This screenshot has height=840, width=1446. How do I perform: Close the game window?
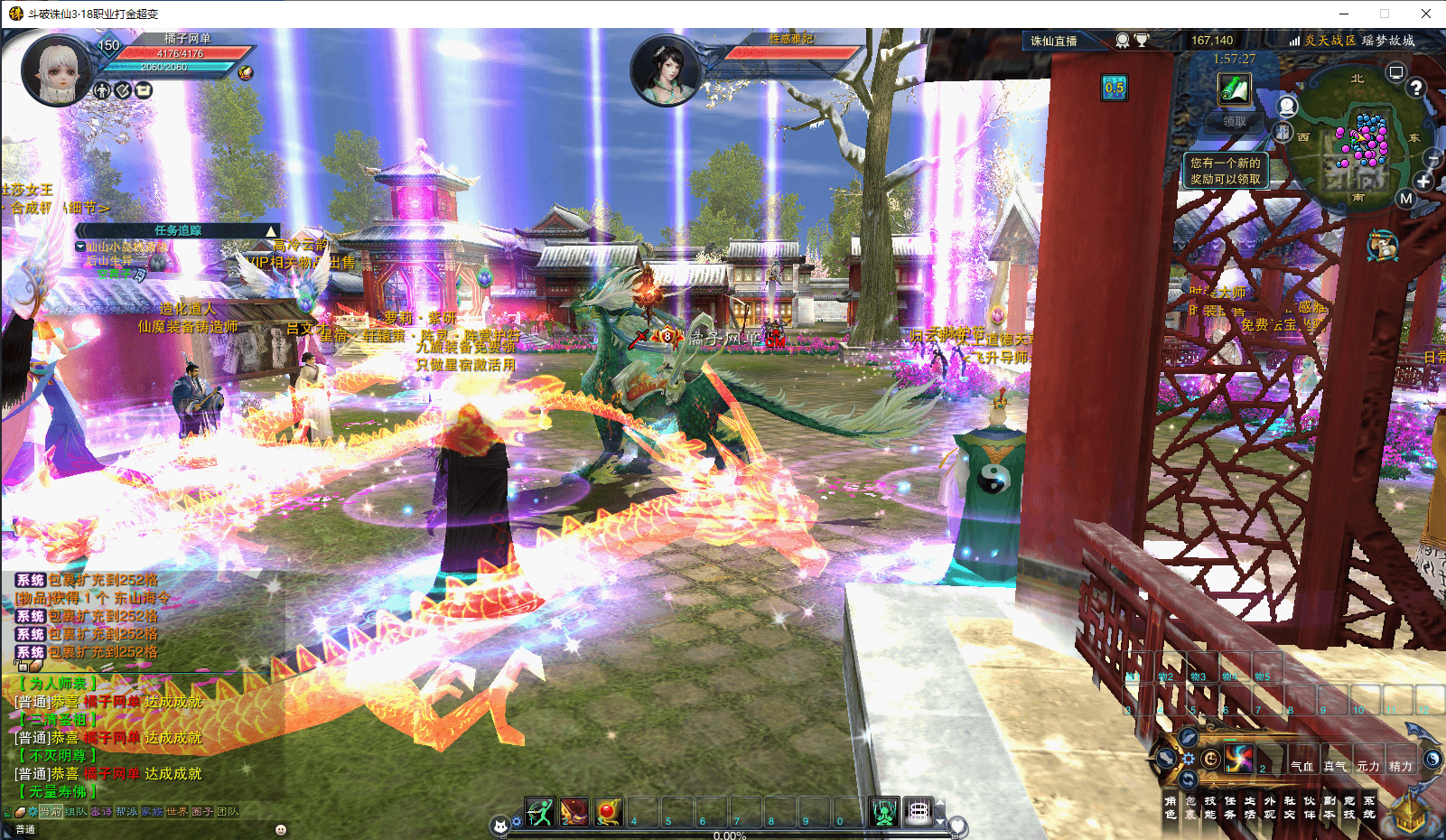1426,14
